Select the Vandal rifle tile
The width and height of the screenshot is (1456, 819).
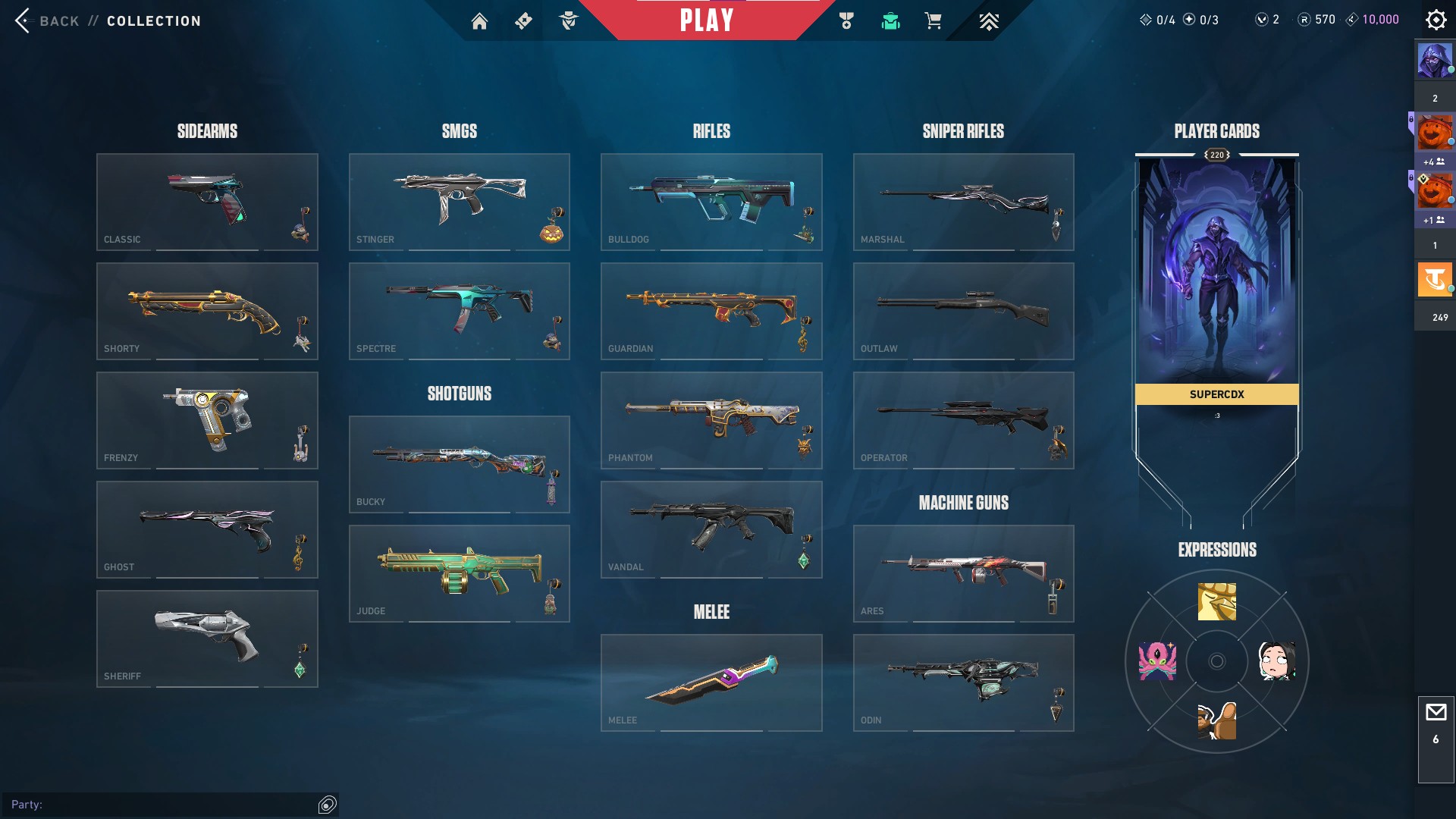click(x=711, y=529)
